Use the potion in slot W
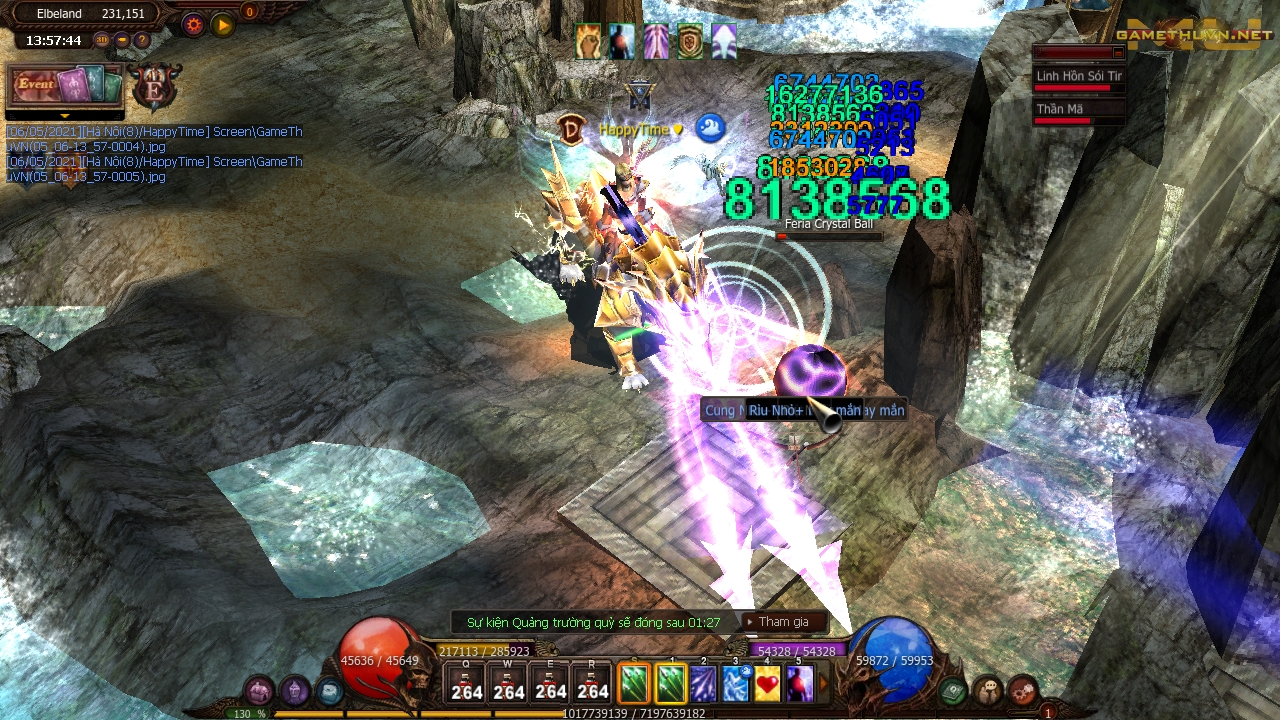The image size is (1280, 720). click(509, 683)
